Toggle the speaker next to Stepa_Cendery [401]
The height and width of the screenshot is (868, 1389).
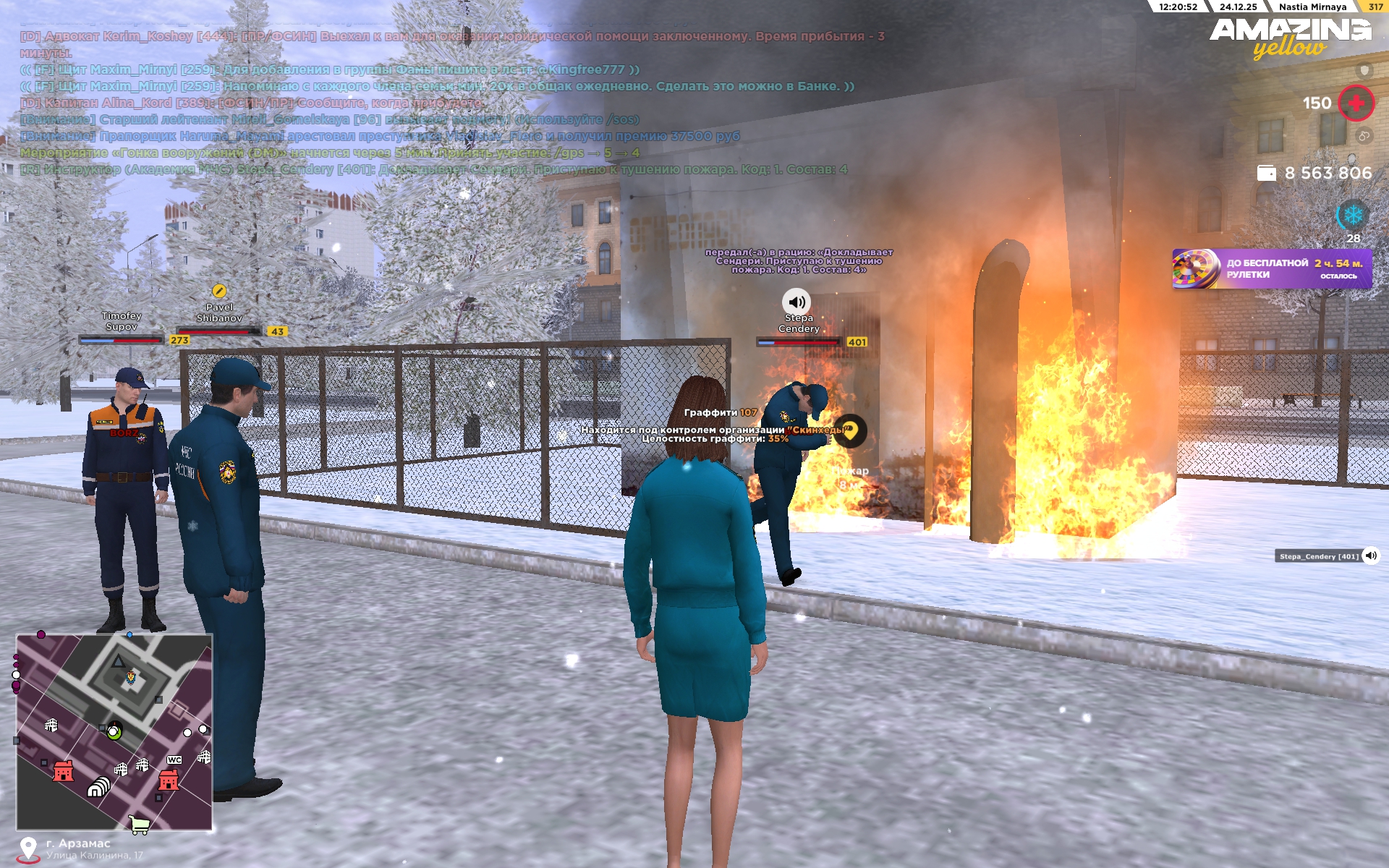tap(1371, 556)
